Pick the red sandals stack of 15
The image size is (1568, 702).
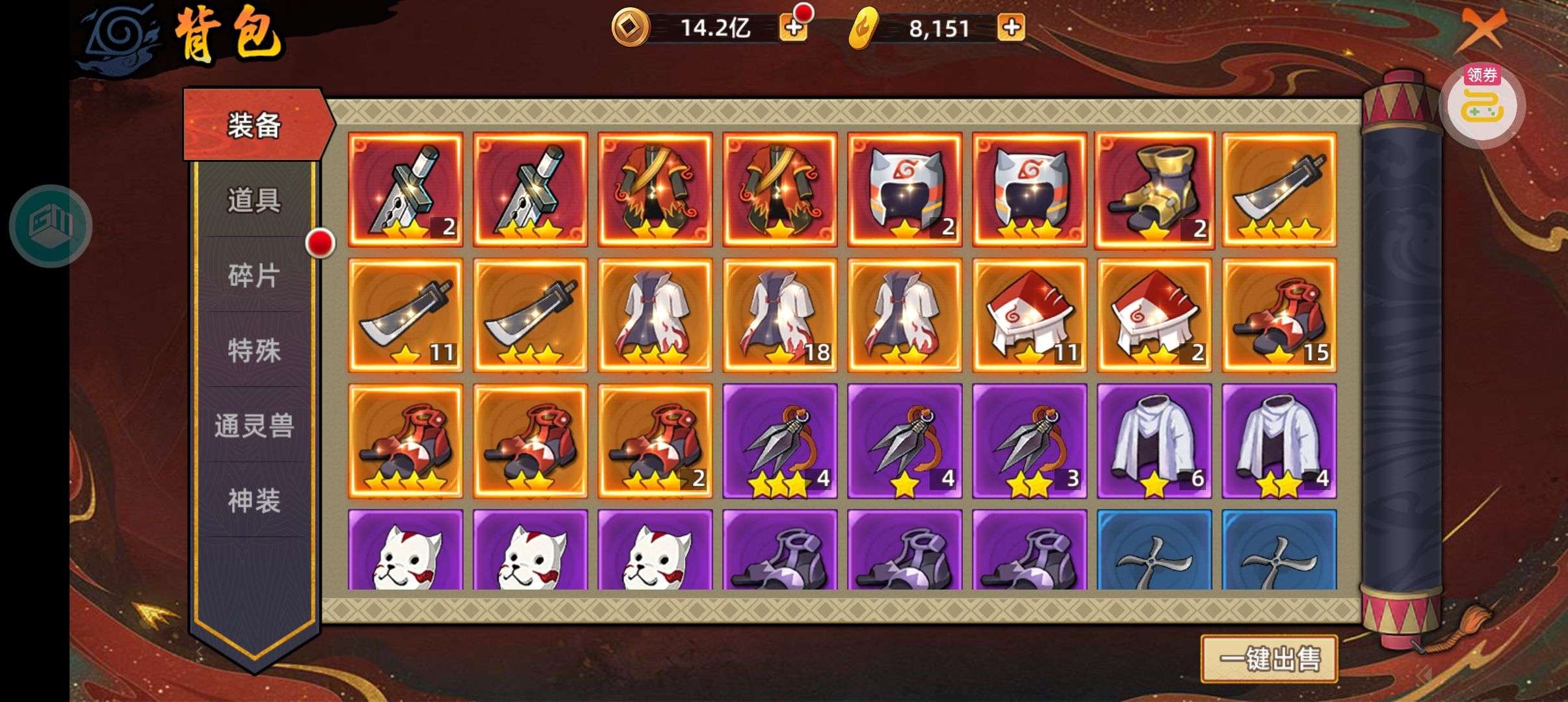click(1279, 315)
